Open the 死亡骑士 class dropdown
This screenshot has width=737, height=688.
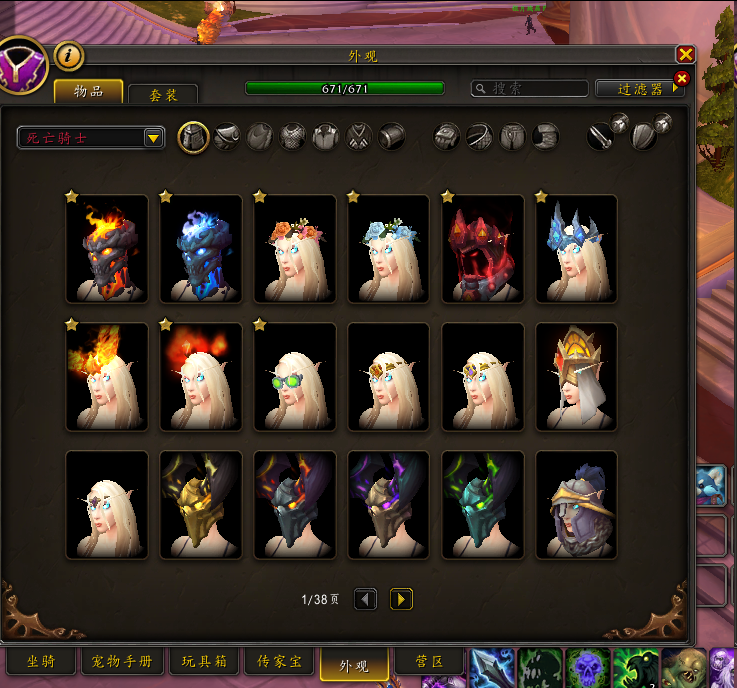pyautogui.click(x=91, y=138)
